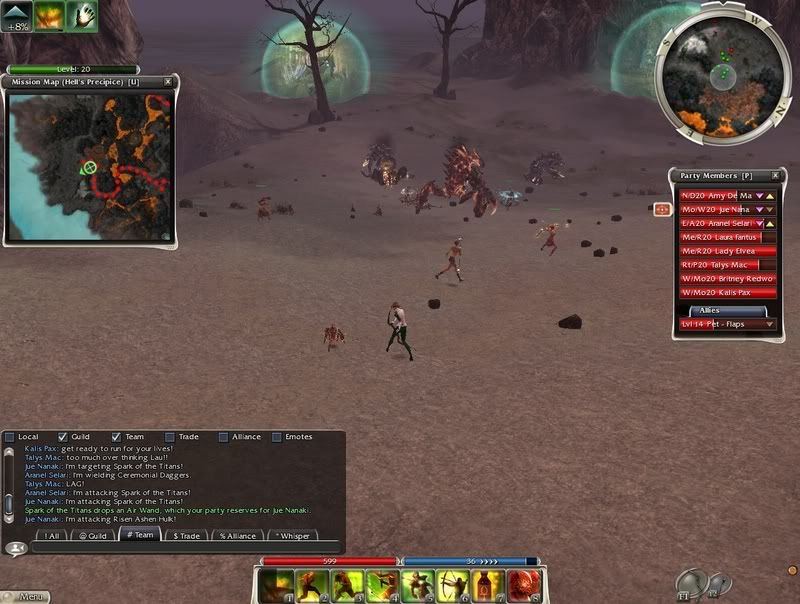Switch to the Whisper chat tab
Image resolution: width=800 pixels, height=604 pixels.
coord(292,535)
